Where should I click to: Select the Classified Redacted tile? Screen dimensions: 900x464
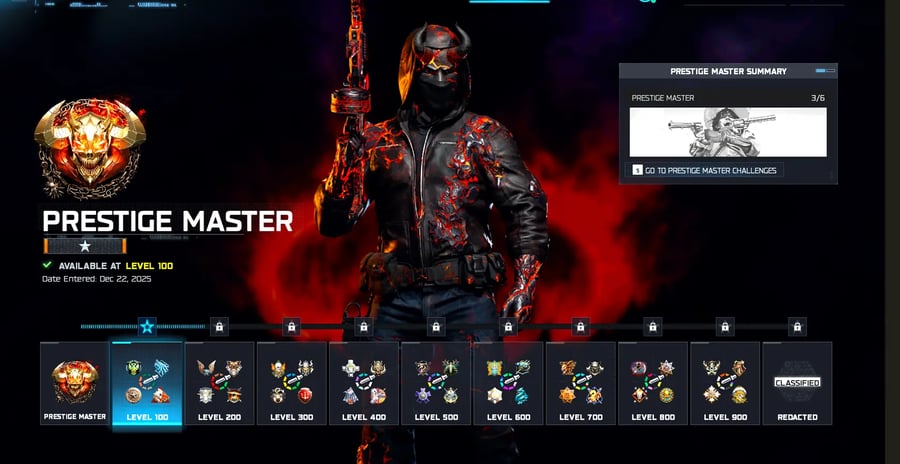click(x=797, y=383)
